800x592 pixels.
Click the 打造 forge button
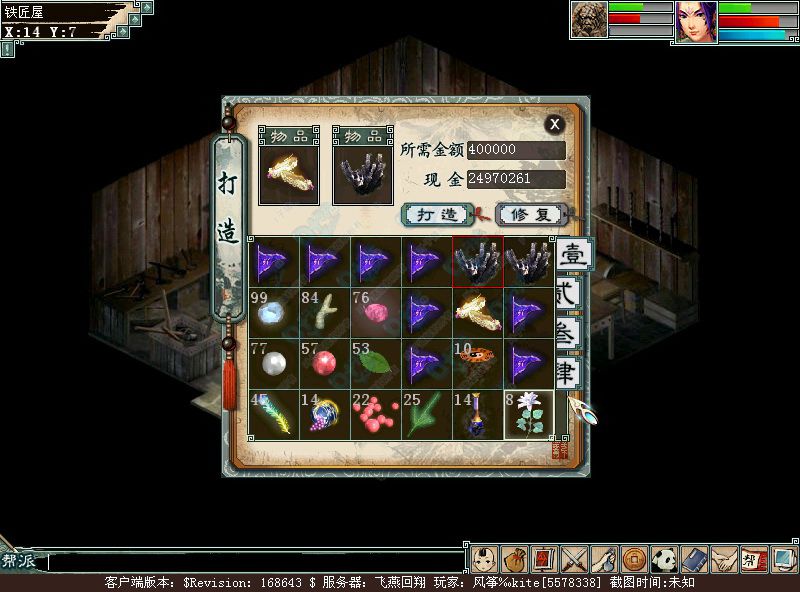point(437,214)
